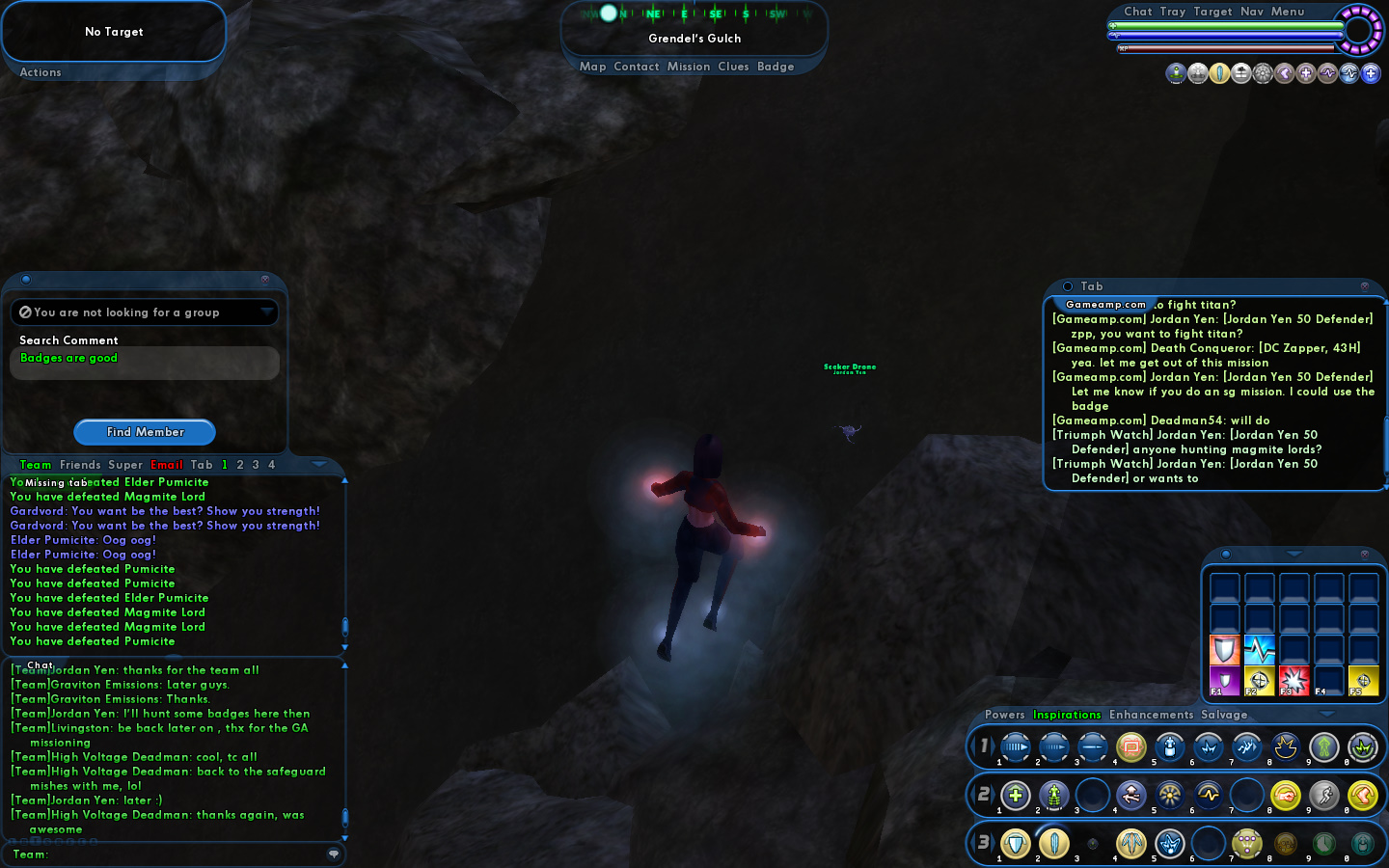Select the Inspirations tab
Viewport: 1389px width, 868px height.
pos(1067,715)
